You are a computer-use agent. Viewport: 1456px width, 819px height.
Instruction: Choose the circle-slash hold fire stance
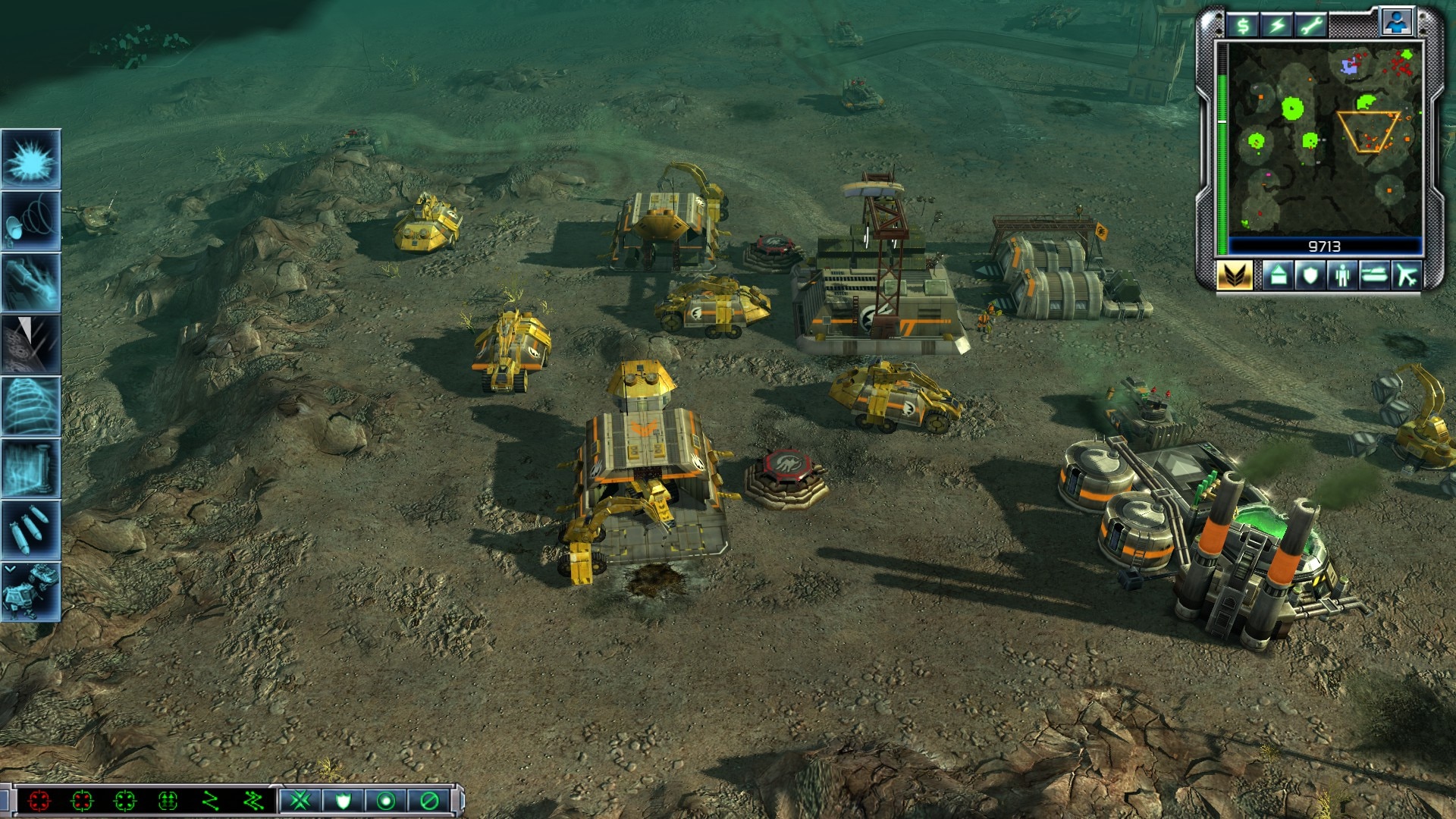coord(429,800)
